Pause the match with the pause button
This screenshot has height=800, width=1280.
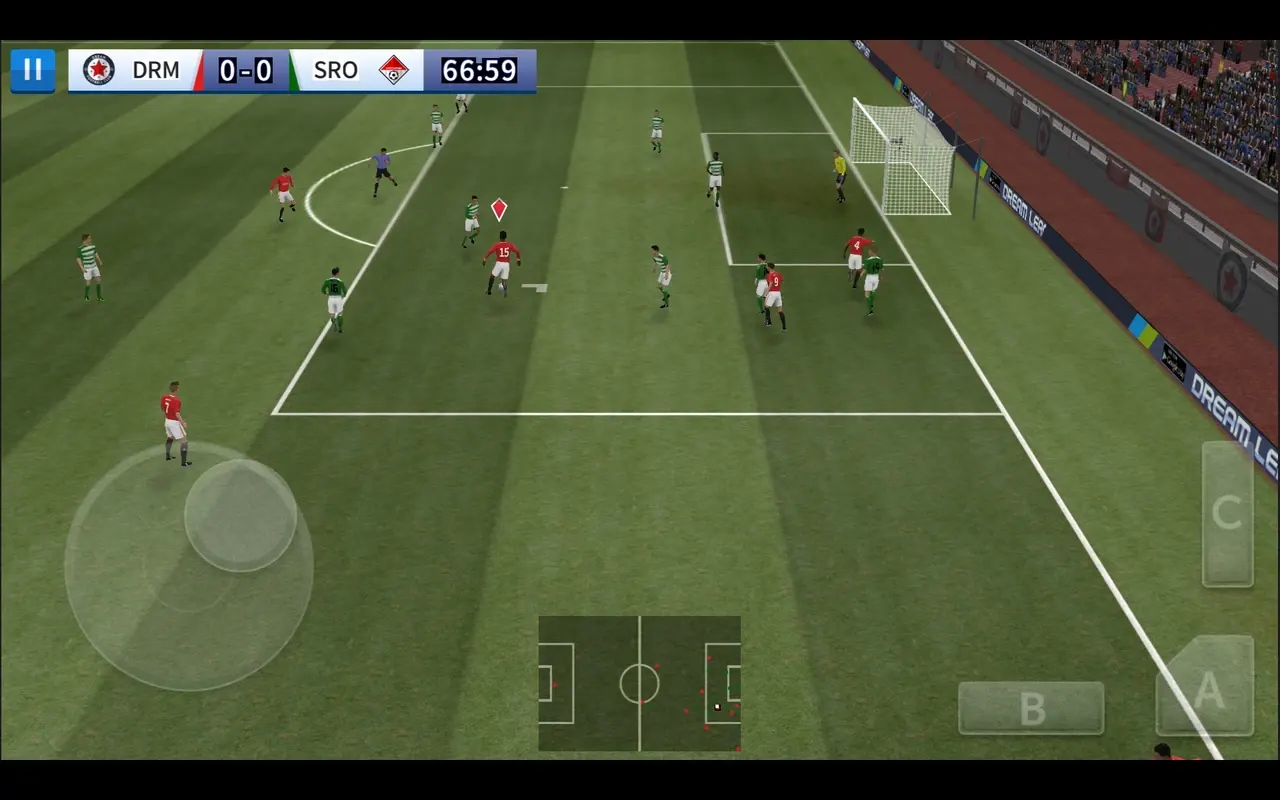[x=33, y=70]
